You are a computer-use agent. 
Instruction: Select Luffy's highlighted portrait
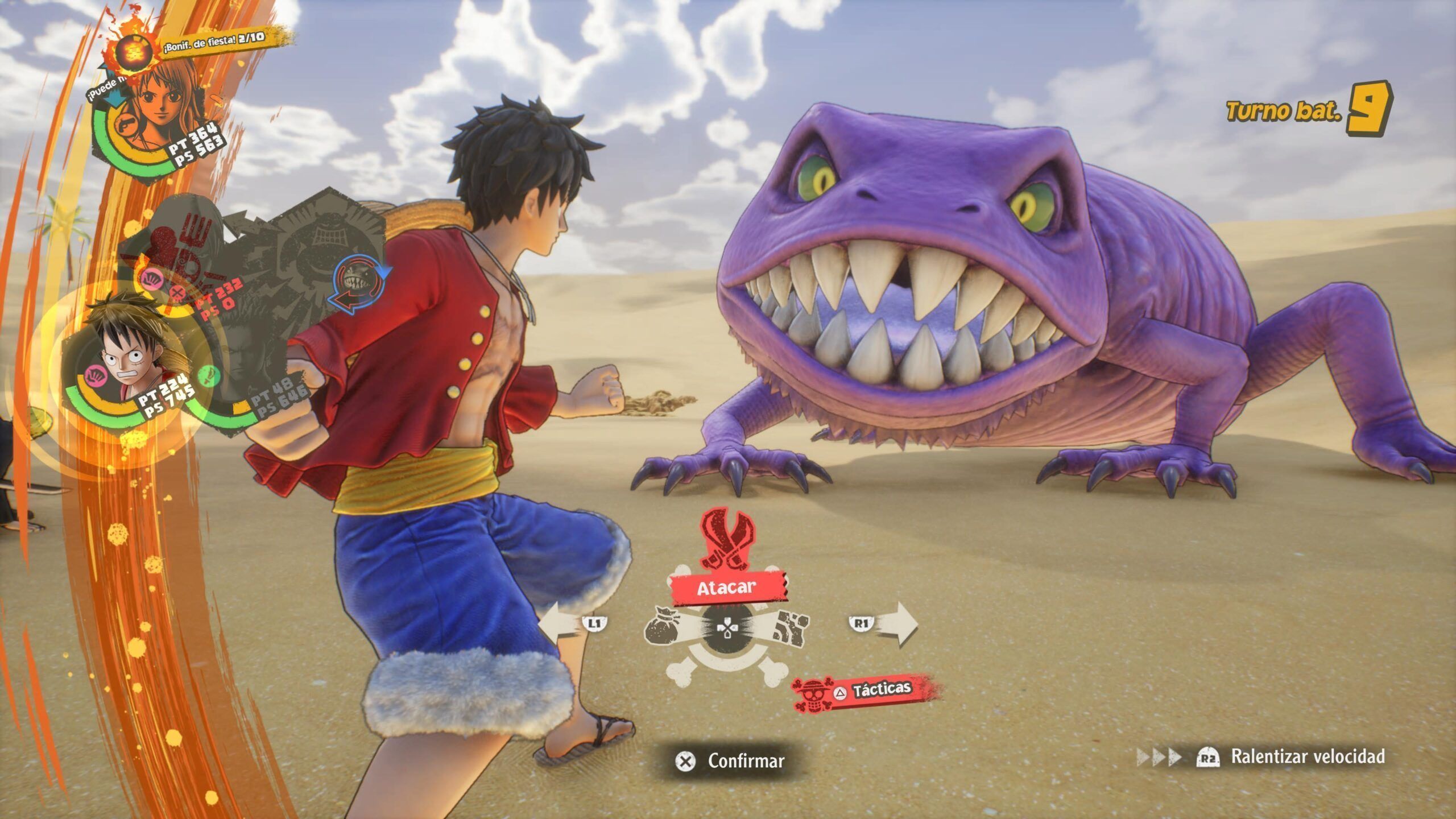coord(130,355)
